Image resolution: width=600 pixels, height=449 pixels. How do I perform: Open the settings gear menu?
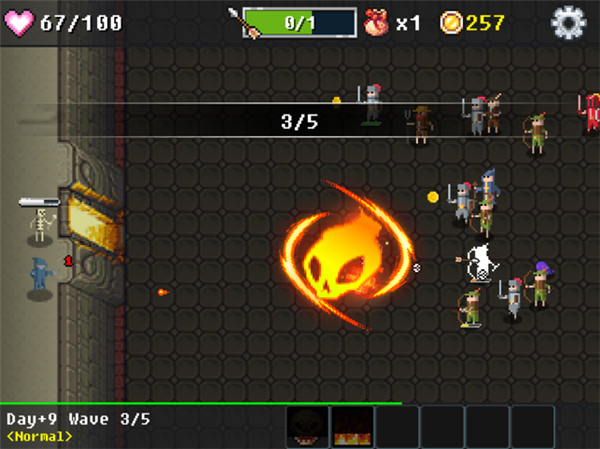point(569,21)
